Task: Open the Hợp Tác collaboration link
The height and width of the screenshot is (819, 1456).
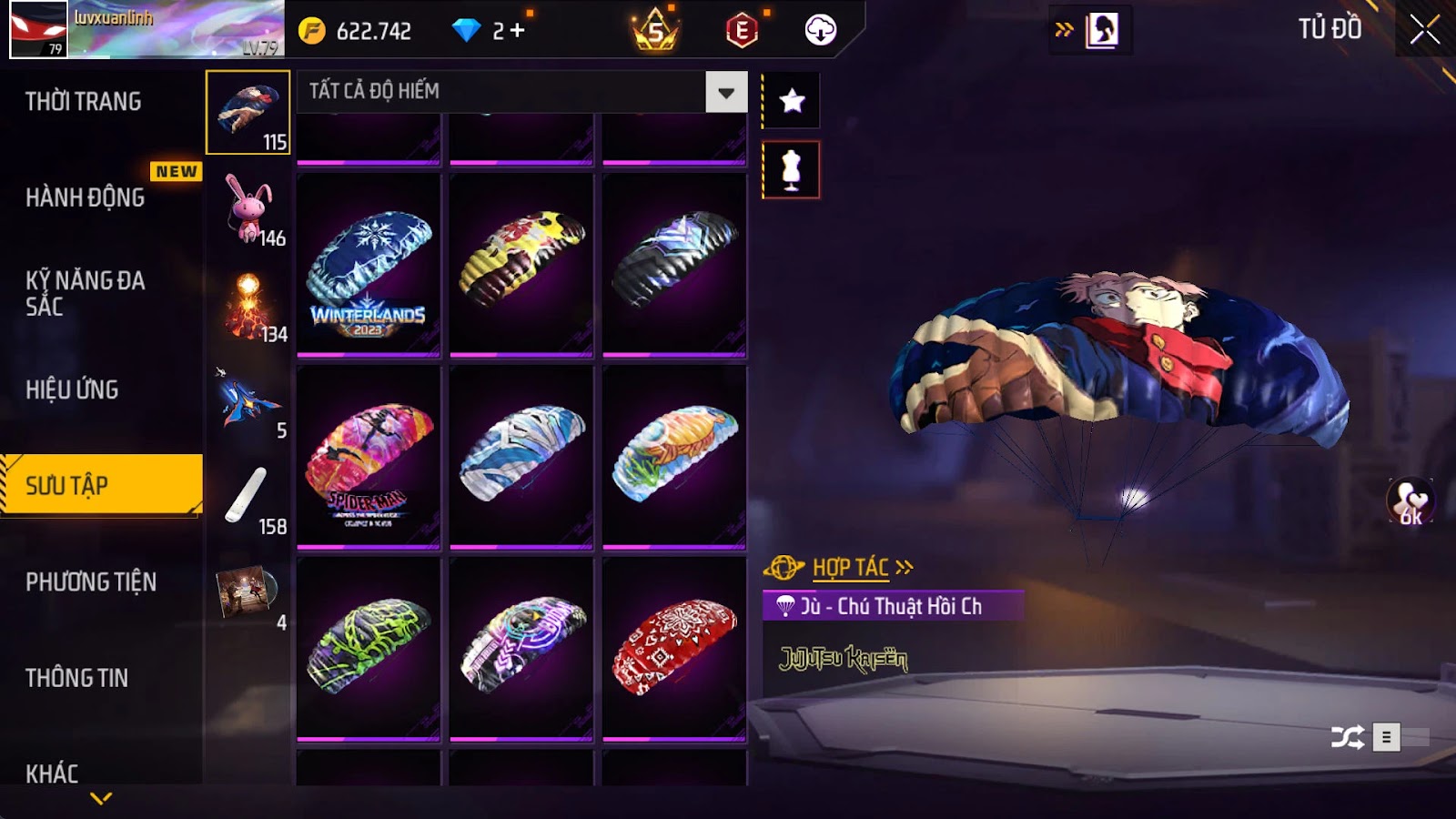Action: (x=850, y=568)
